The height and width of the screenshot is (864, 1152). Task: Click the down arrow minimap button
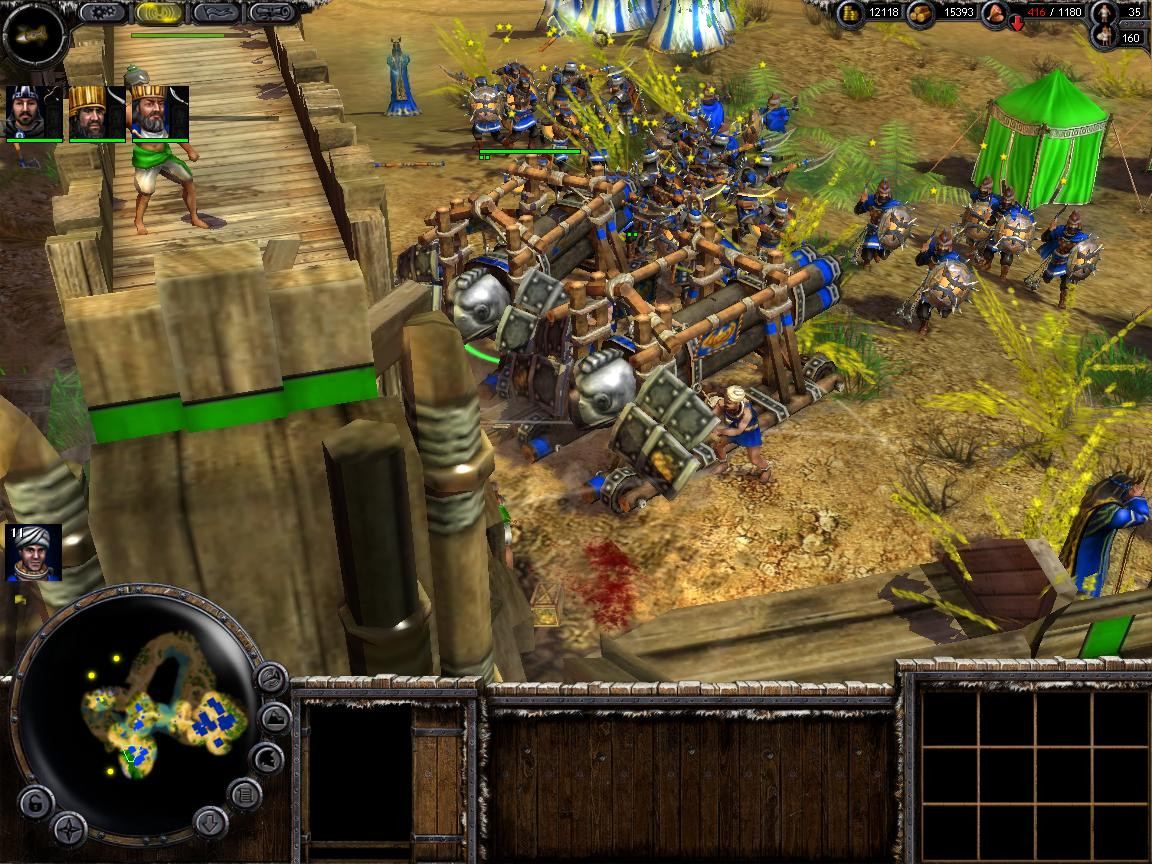pos(208,822)
